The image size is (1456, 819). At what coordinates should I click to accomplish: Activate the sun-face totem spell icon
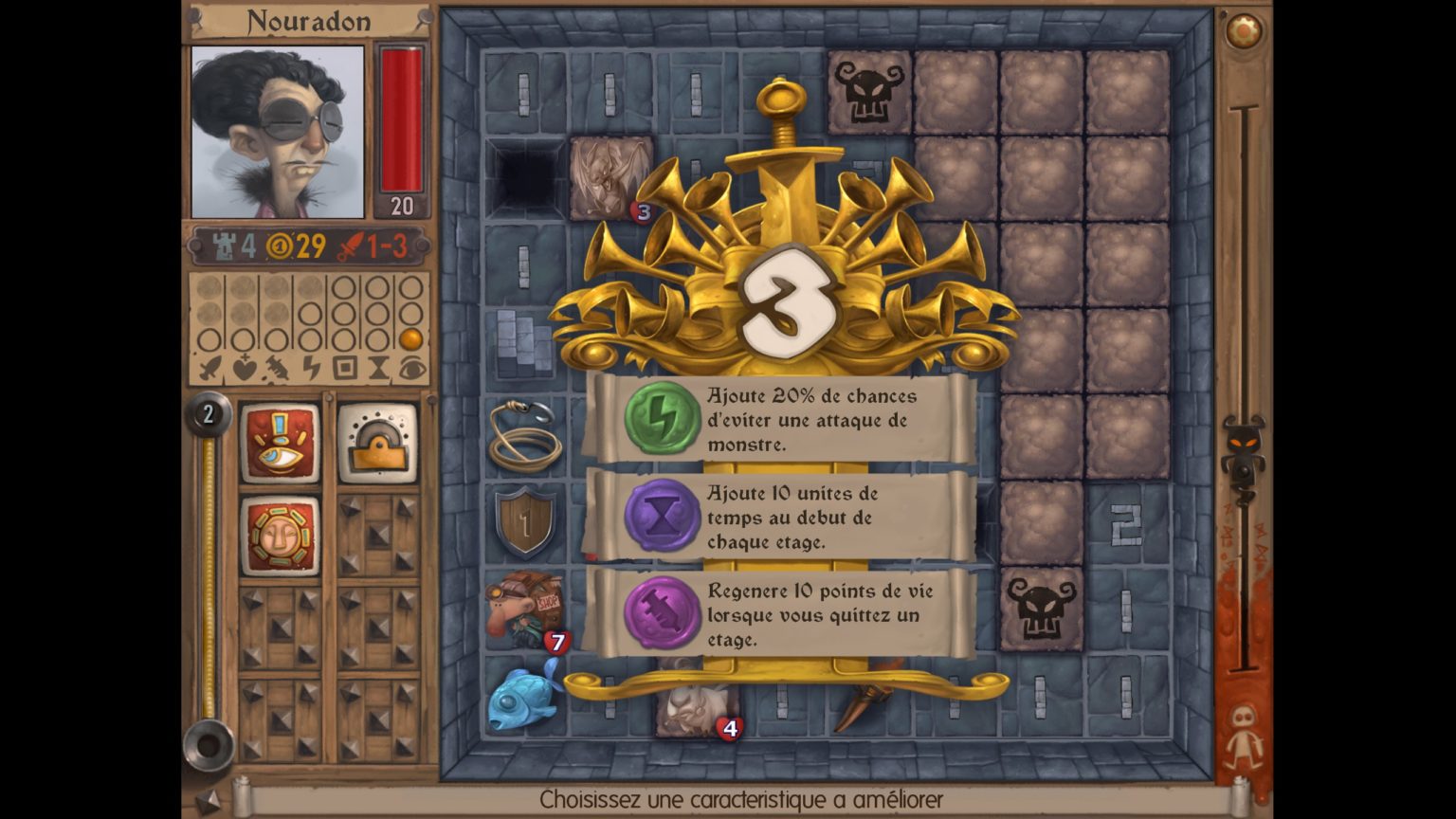point(281,536)
